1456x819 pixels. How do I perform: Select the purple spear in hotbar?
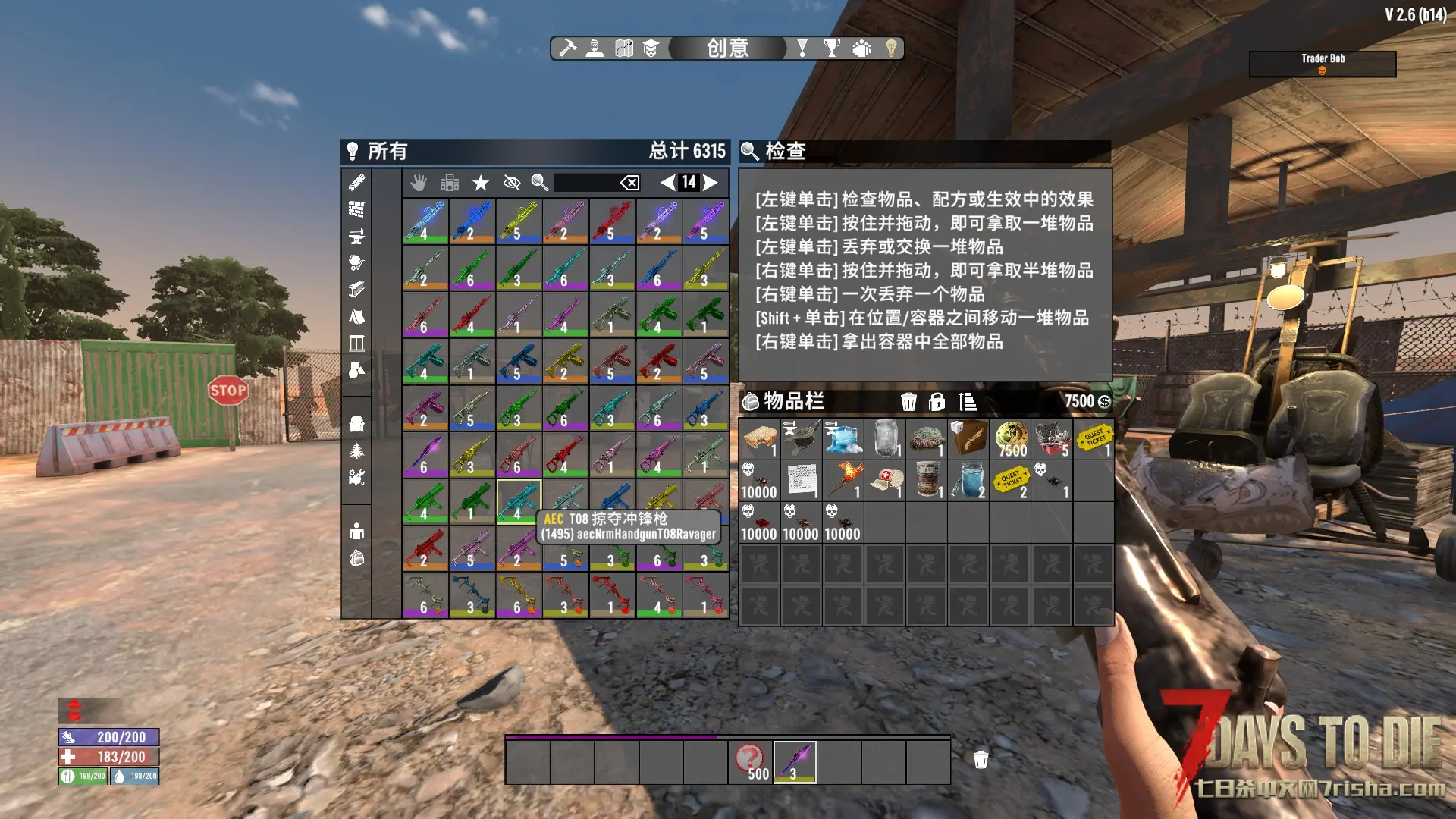[x=795, y=761]
